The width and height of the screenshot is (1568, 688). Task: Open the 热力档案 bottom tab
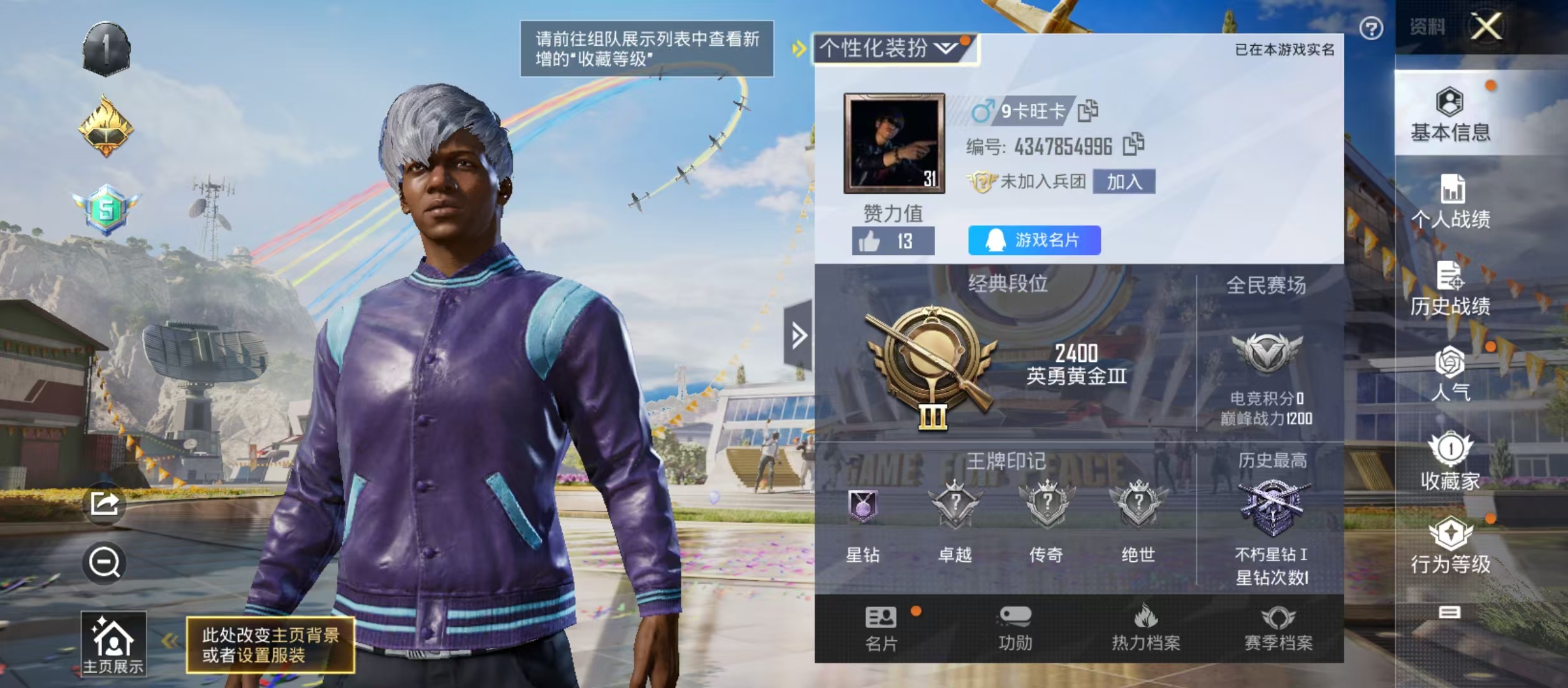pos(1145,629)
